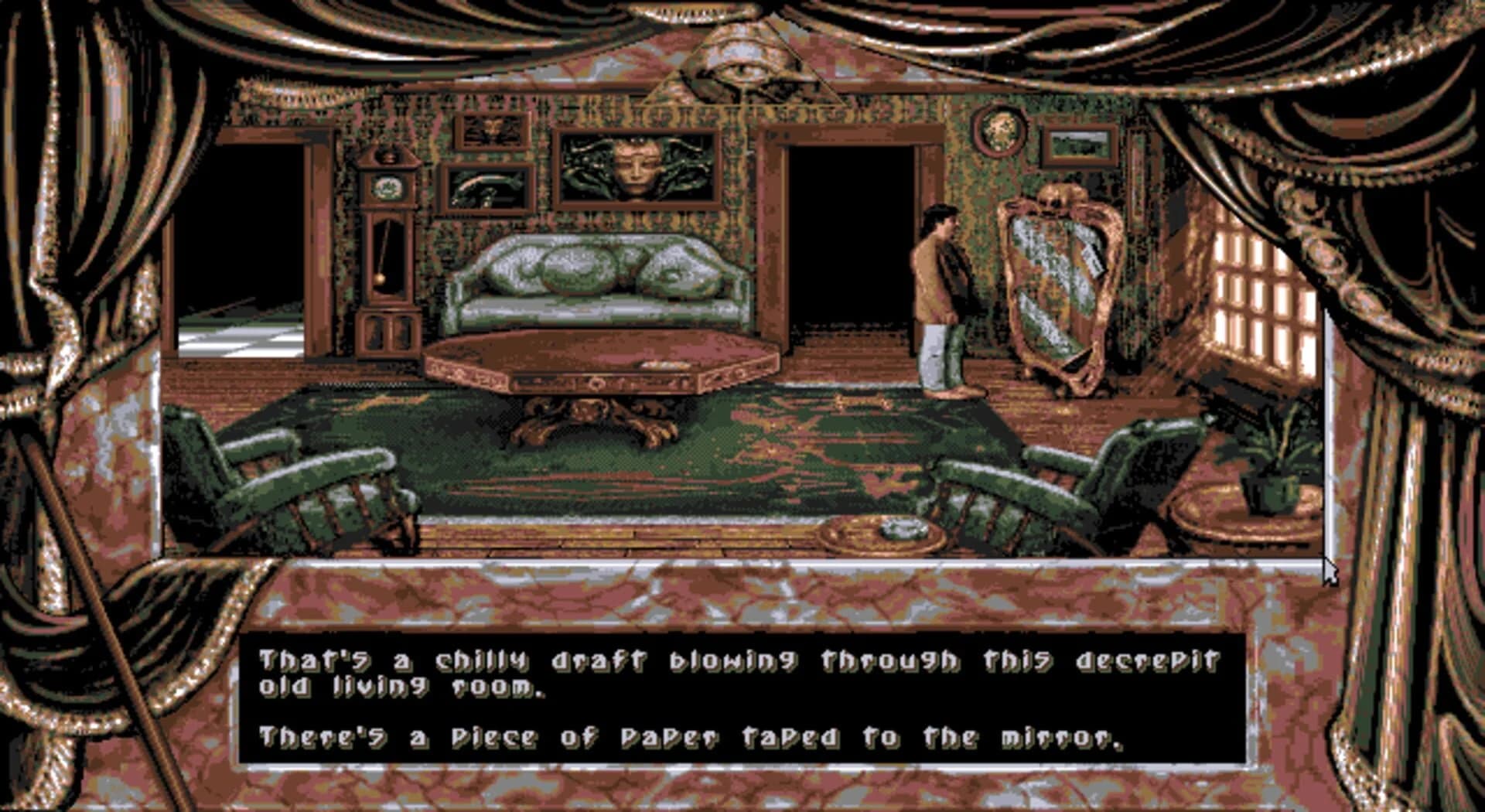Take the piece of paper taped to the mirror
The height and width of the screenshot is (812, 1485).
[x=1091, y=255]
